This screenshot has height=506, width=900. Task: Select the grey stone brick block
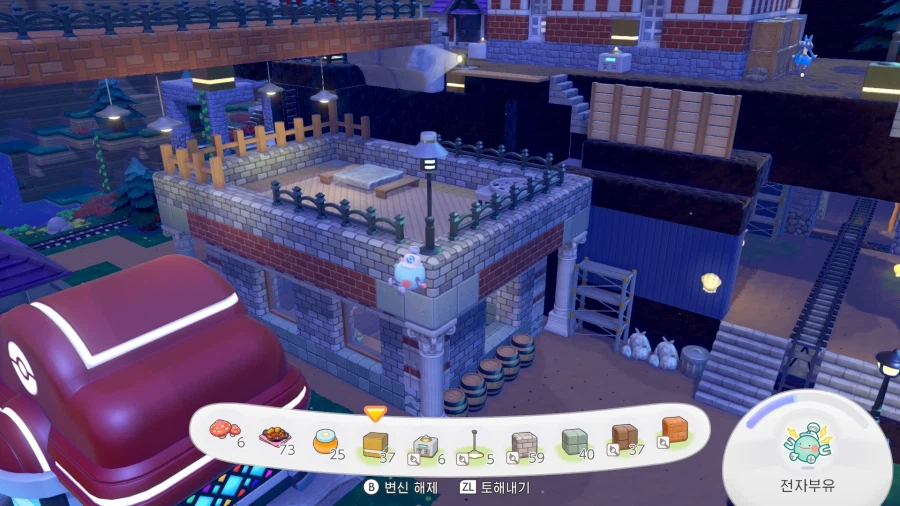pos(524,443)
